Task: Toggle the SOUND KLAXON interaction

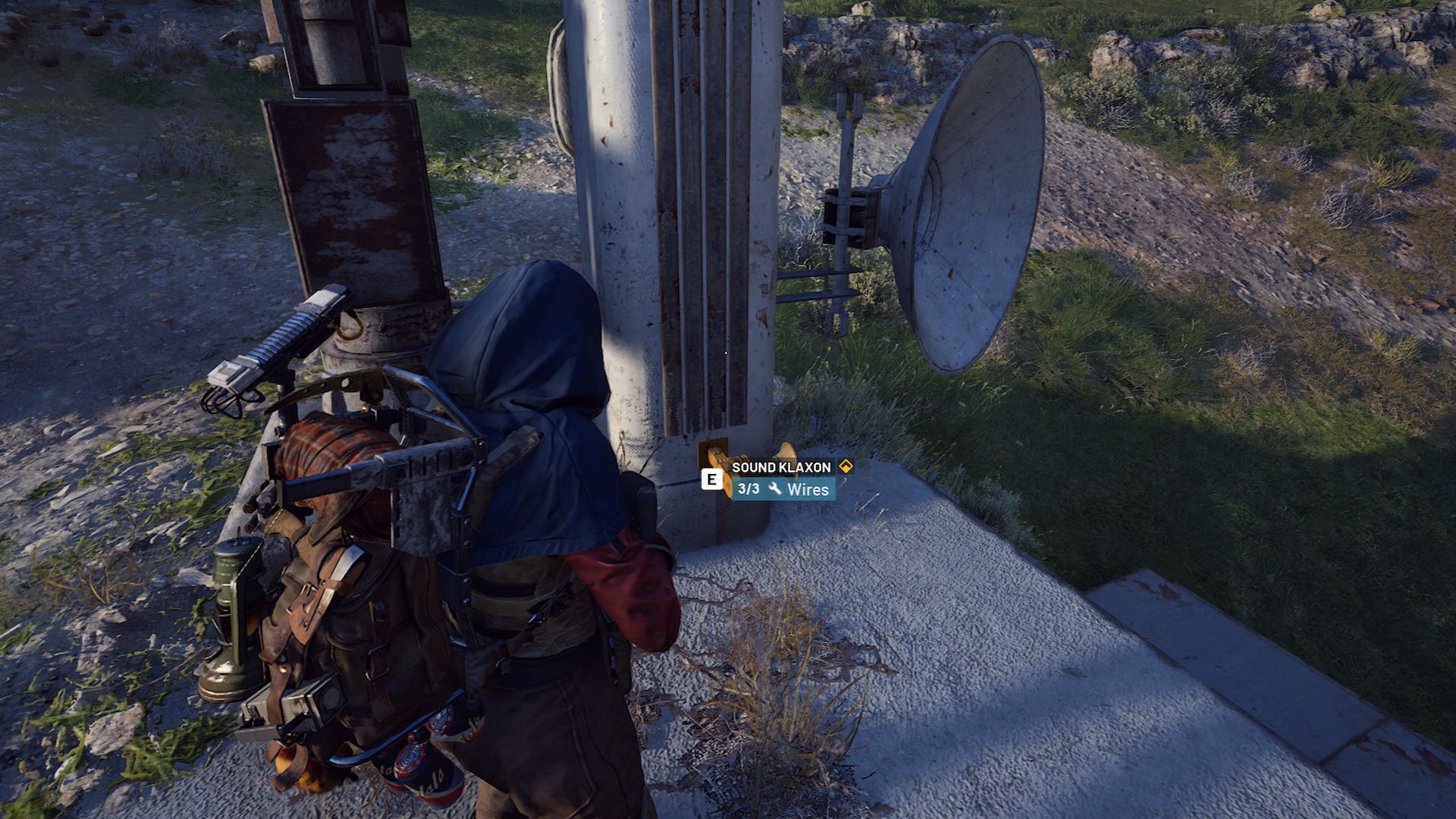Action: [711, 479]
